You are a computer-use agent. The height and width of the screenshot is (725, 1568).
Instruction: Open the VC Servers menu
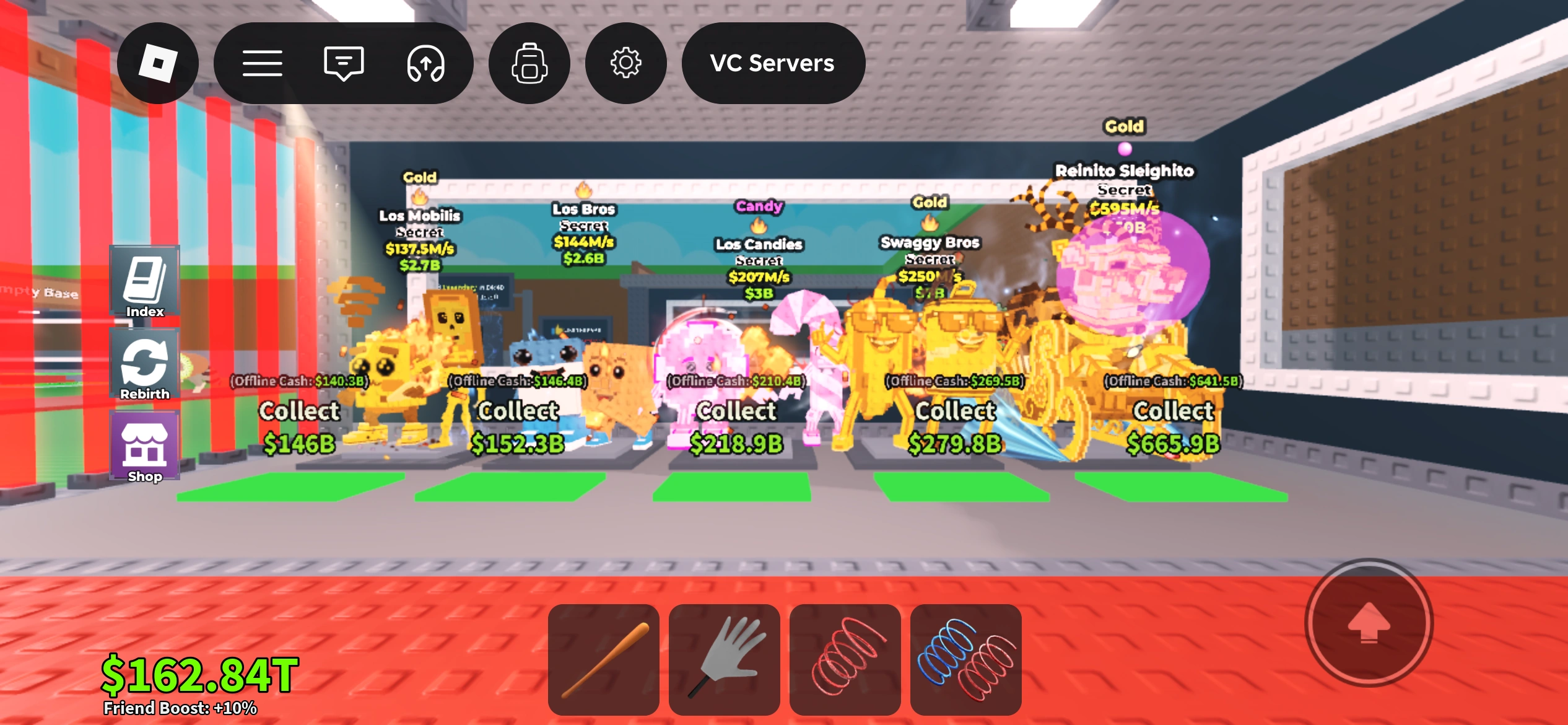click(772, 63)
